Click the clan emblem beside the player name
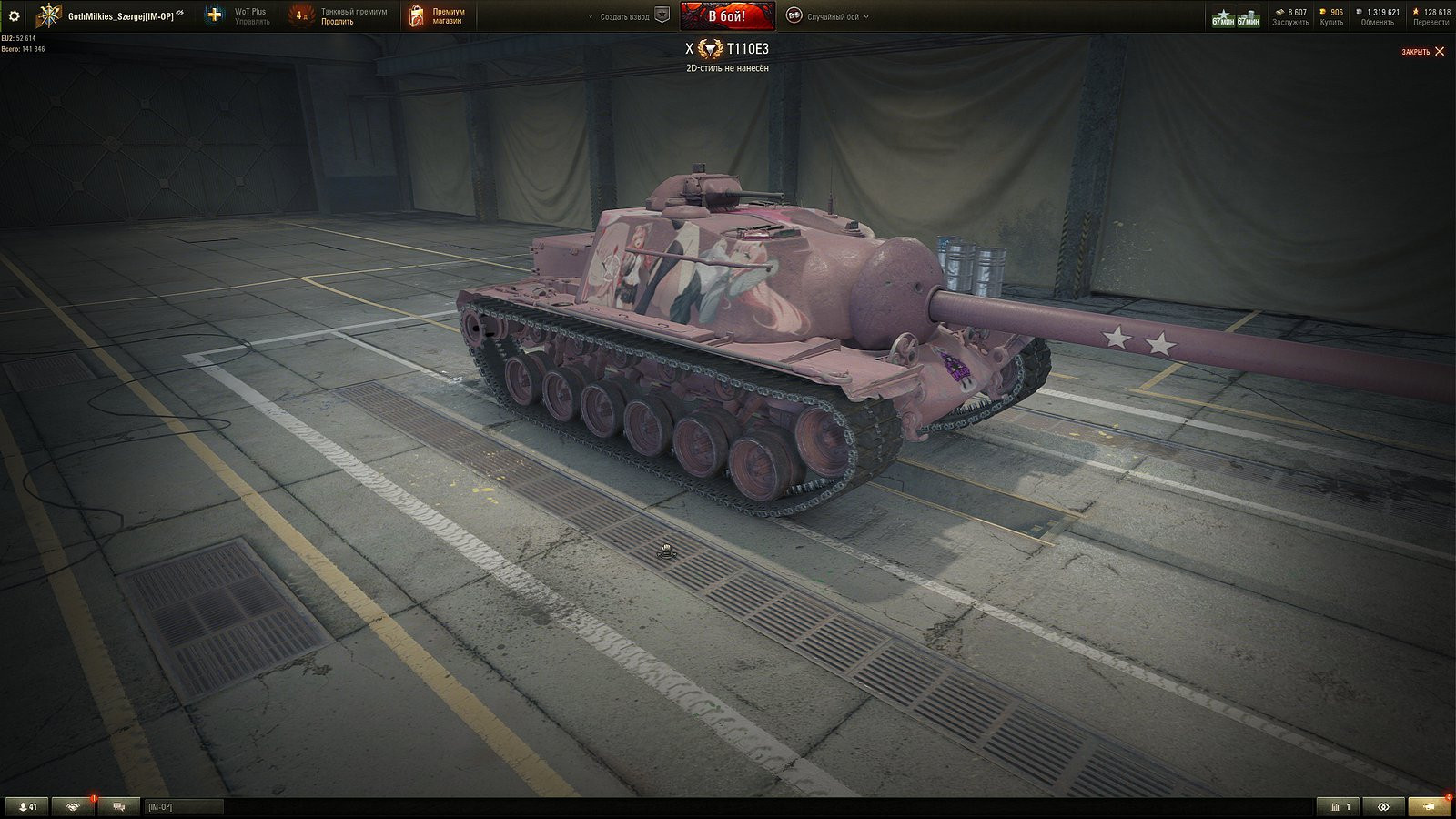The image size is (1456, 819). coord(47,15)
